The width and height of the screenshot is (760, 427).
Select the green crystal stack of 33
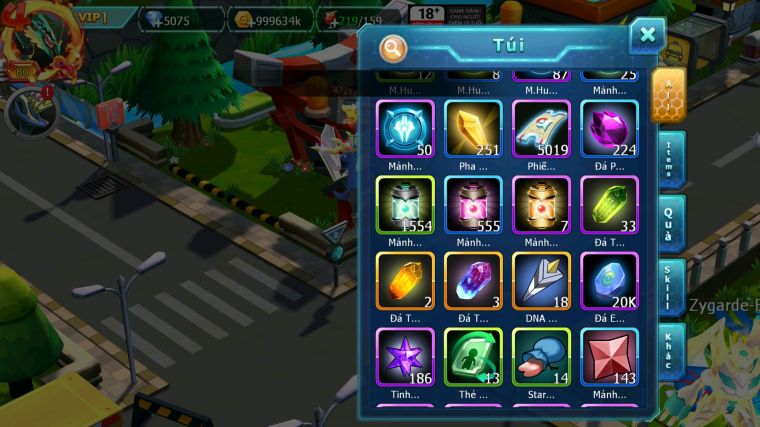click(609, 205)
